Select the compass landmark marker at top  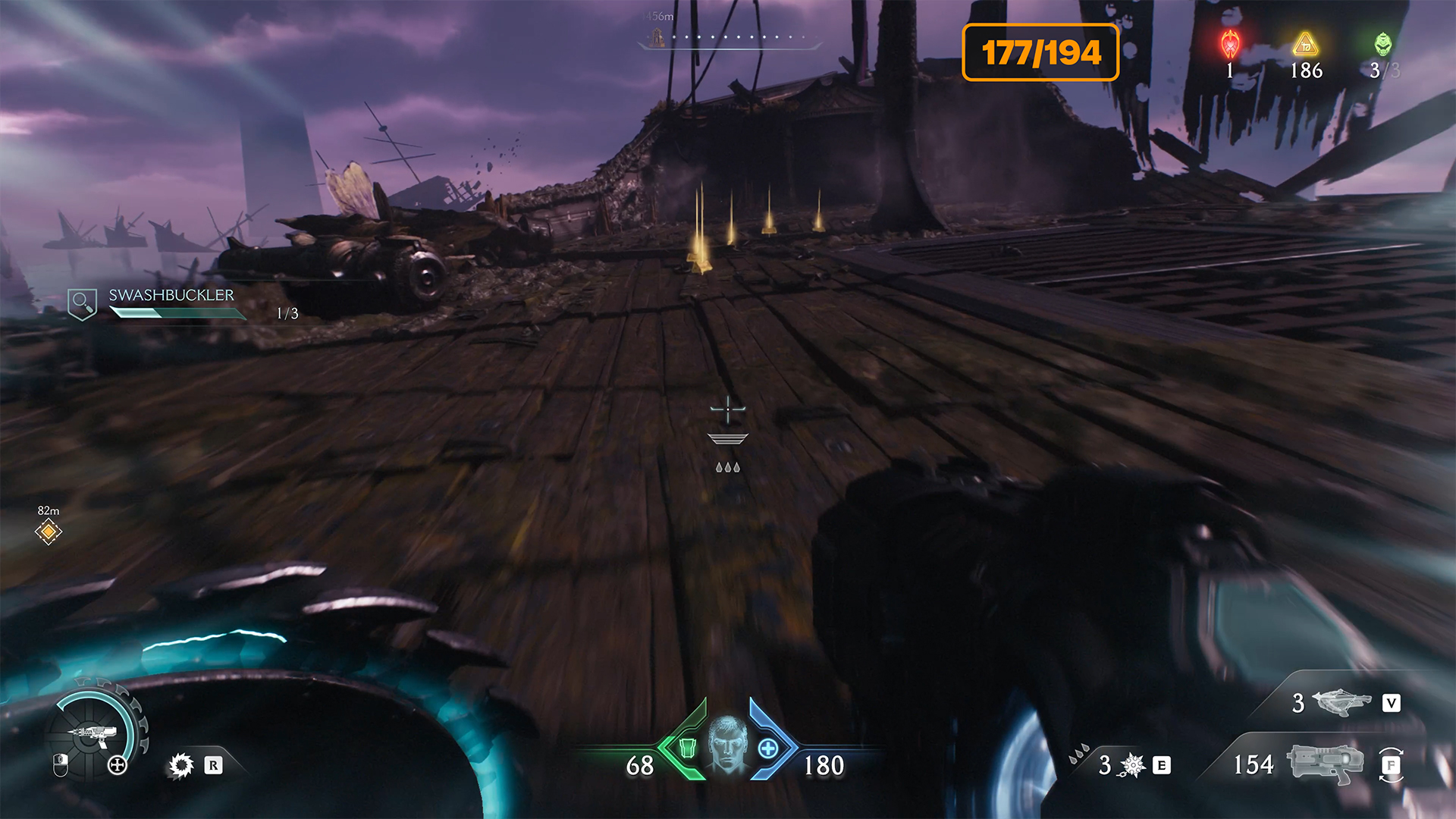pos(657,36)
